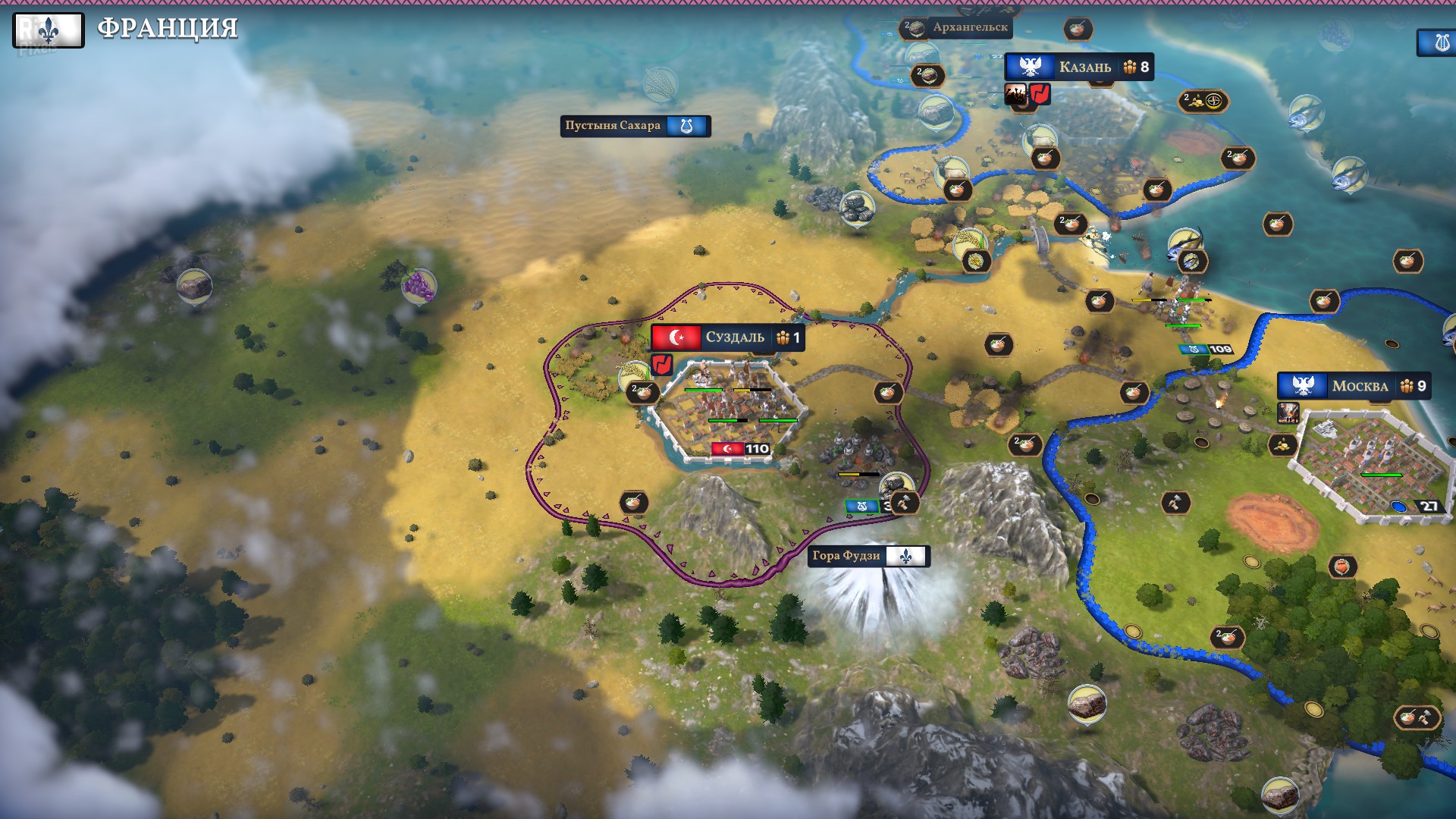Viewport: 1456px width, 819px height.
Task: Open the Казань city banner
Action: click(1078, 67)
